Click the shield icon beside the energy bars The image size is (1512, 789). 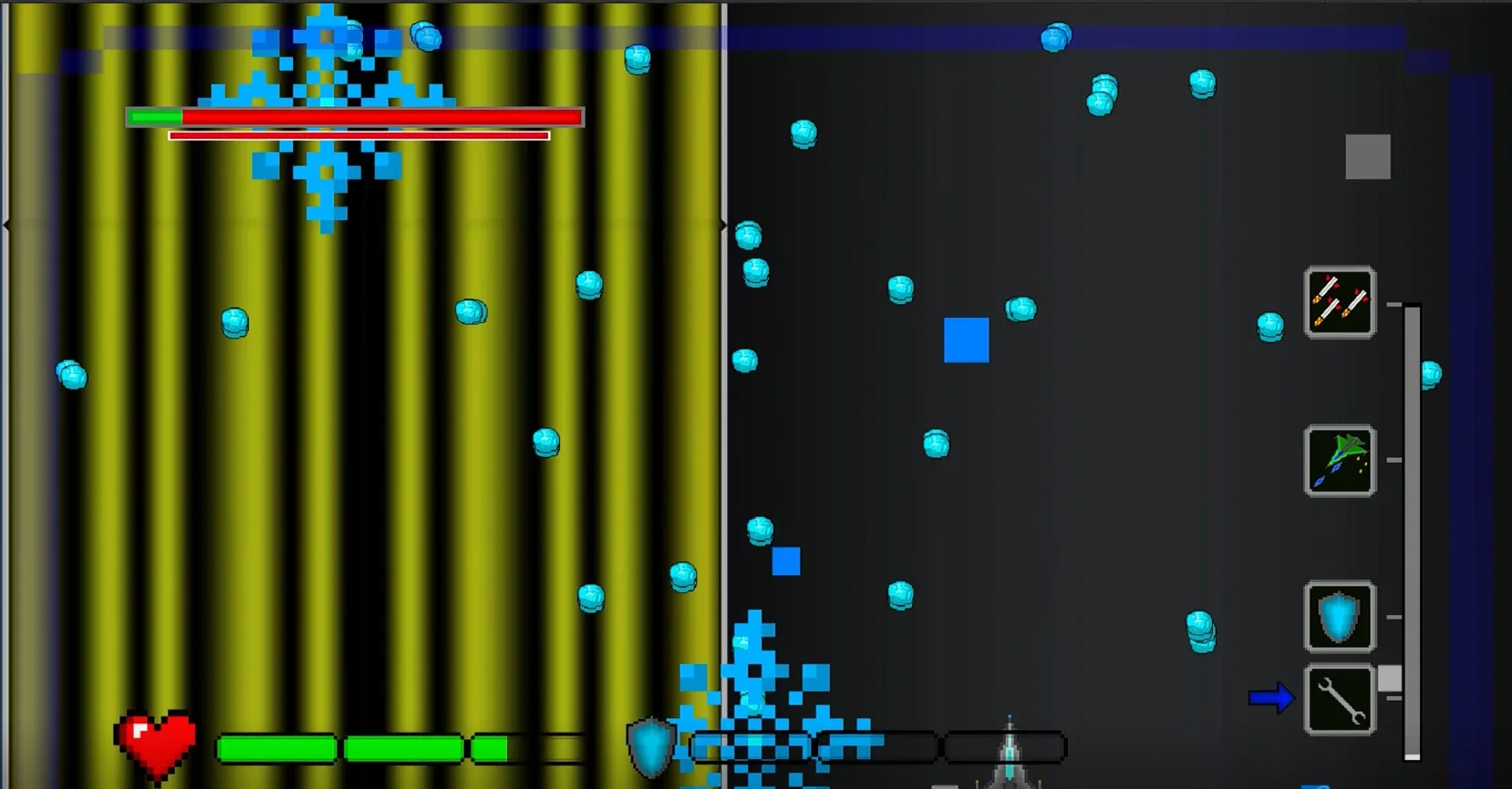click(650, 744)
